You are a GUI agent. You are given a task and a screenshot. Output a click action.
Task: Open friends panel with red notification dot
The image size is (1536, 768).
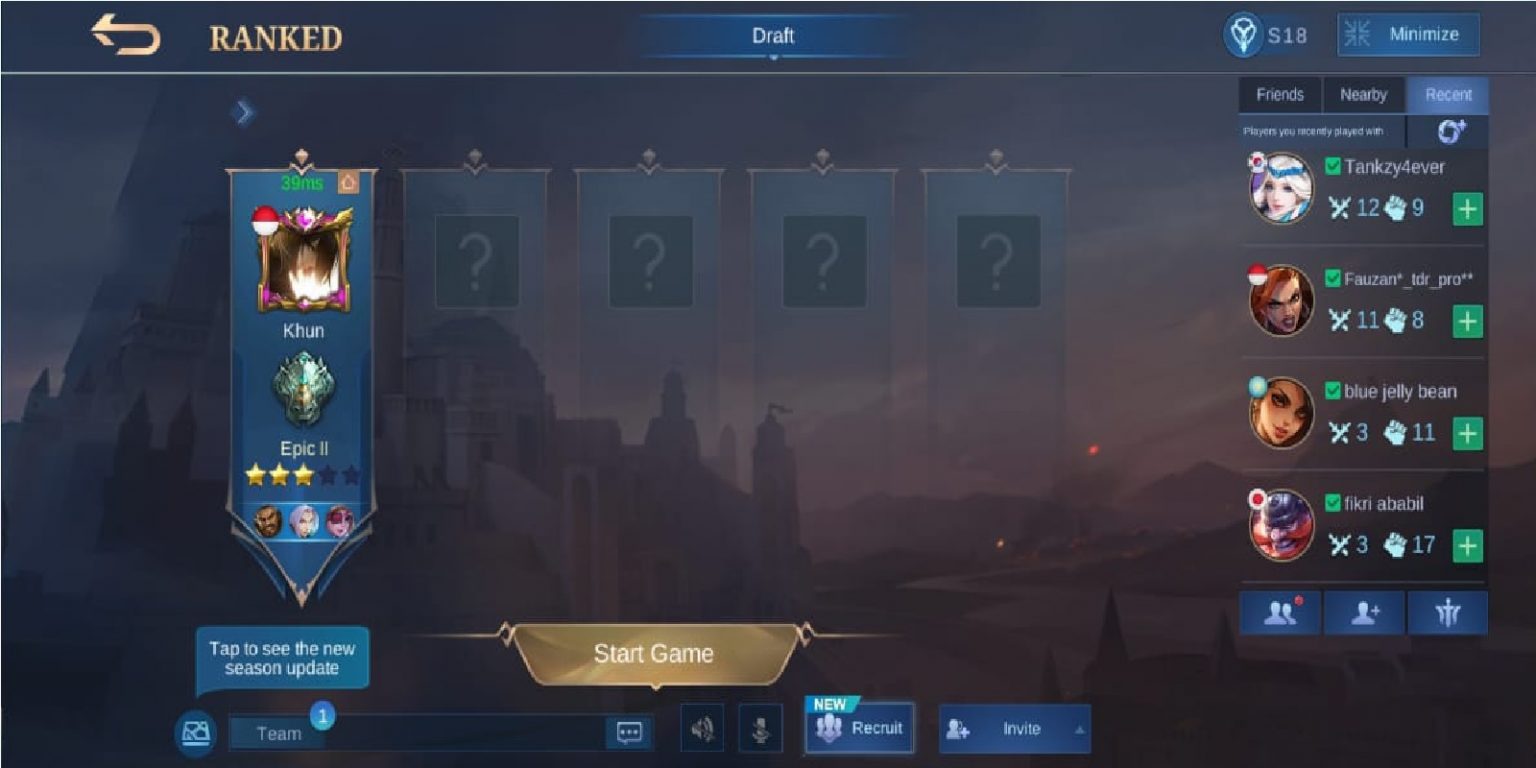coord(1281,611)
